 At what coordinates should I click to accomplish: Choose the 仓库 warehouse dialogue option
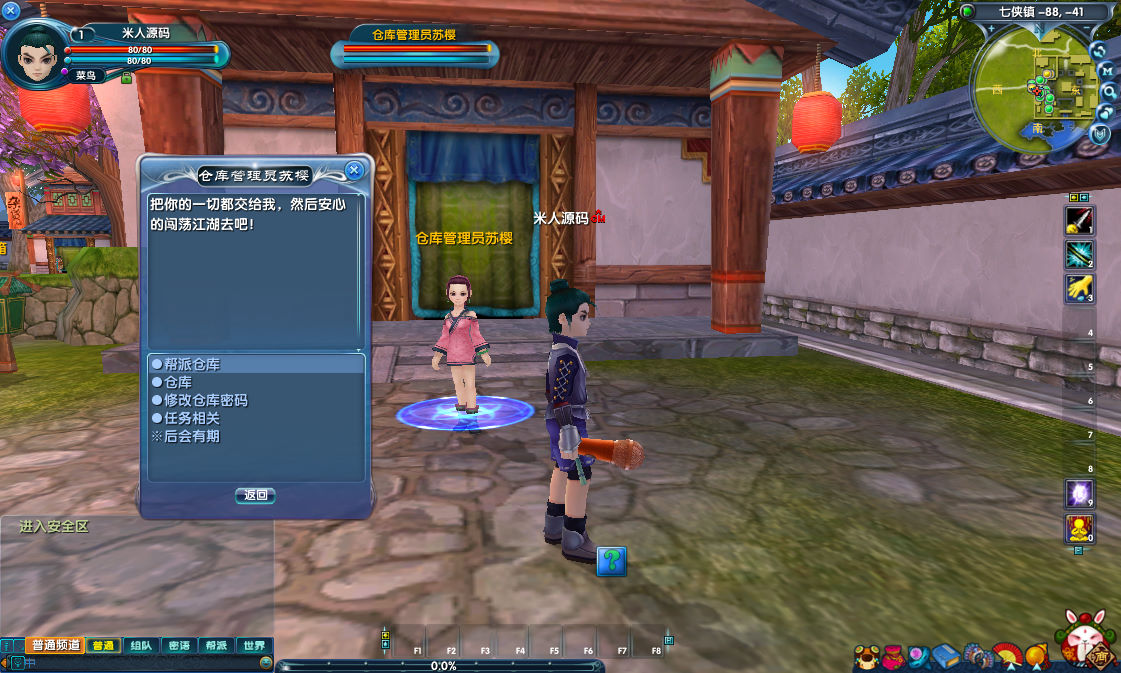tap(178, 382)
